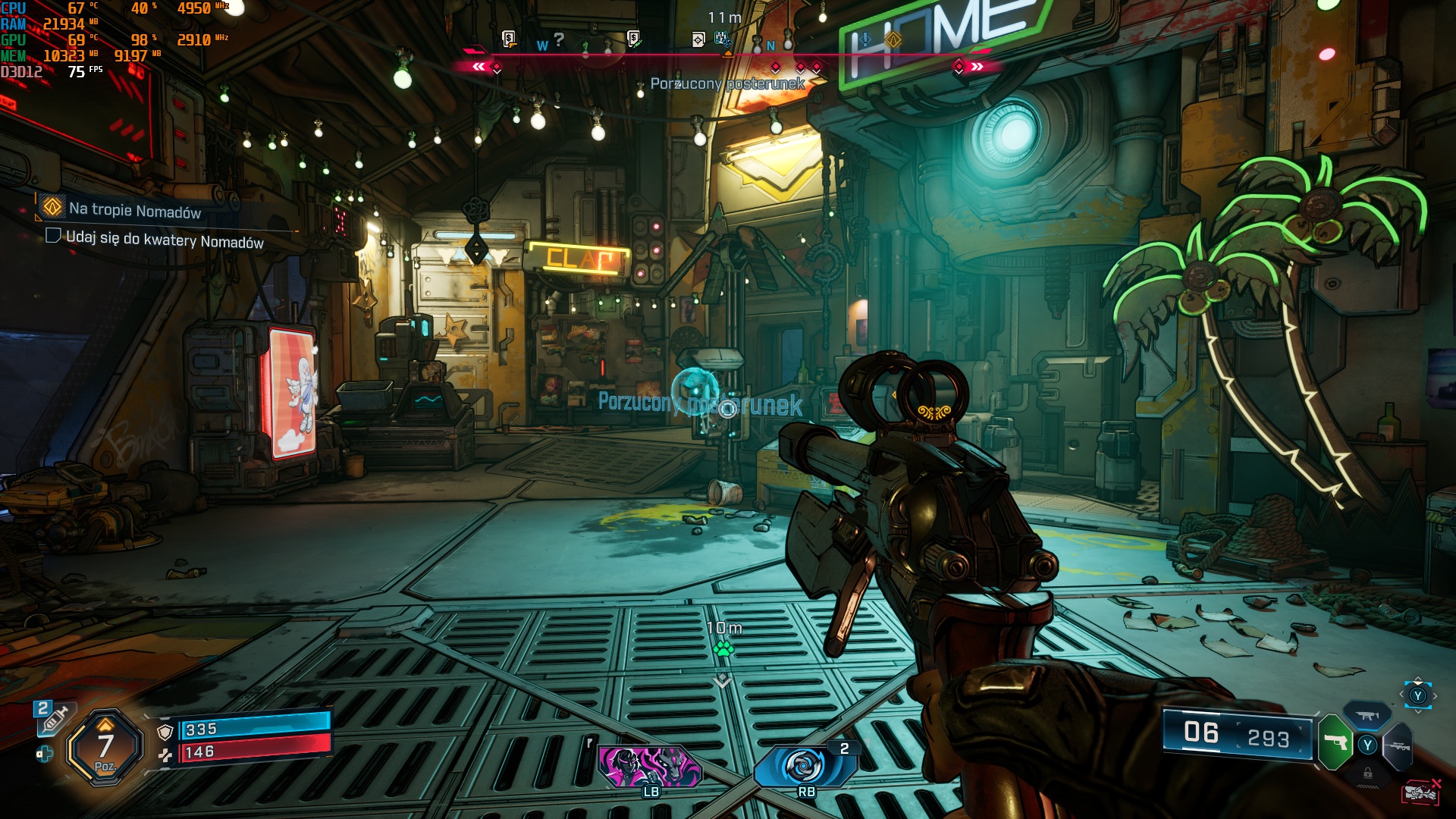This screenshot has height=819, width=1456.
Task: Click the orange quest marker on the compass
Action: click(893, 39)
